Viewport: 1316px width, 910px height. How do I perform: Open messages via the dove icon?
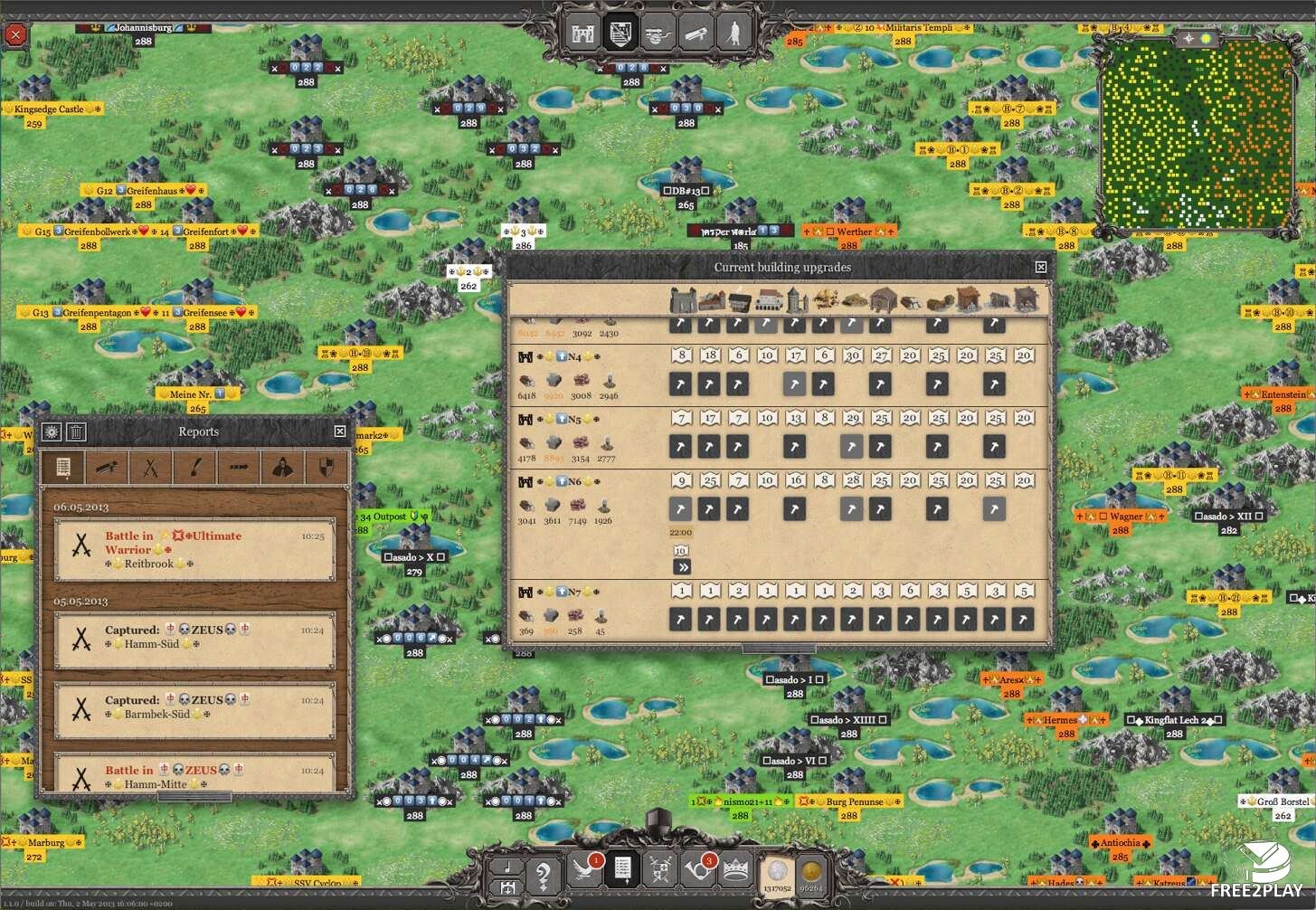(584, 870)
